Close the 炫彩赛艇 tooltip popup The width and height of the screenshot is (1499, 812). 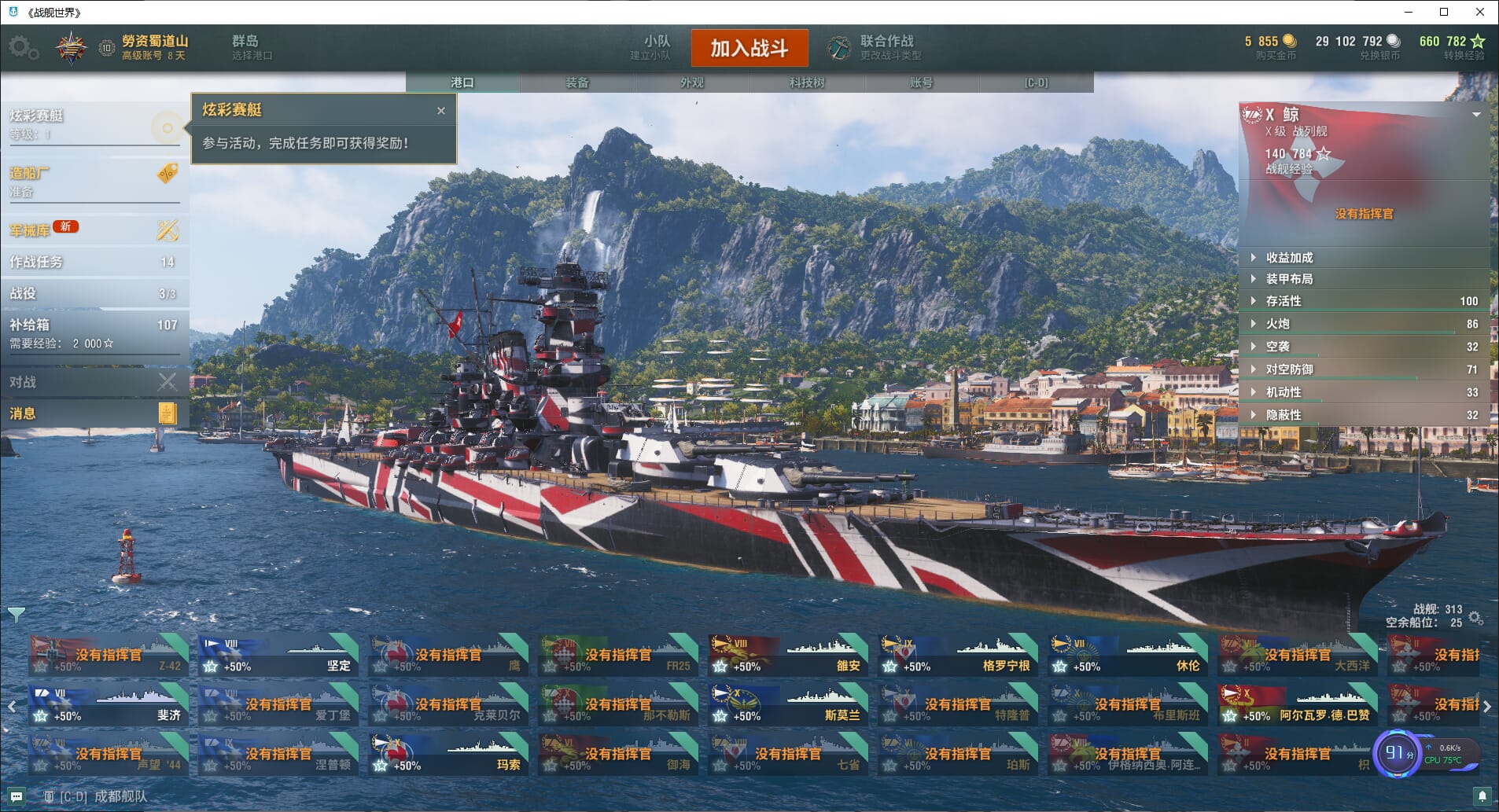(441, 111)
